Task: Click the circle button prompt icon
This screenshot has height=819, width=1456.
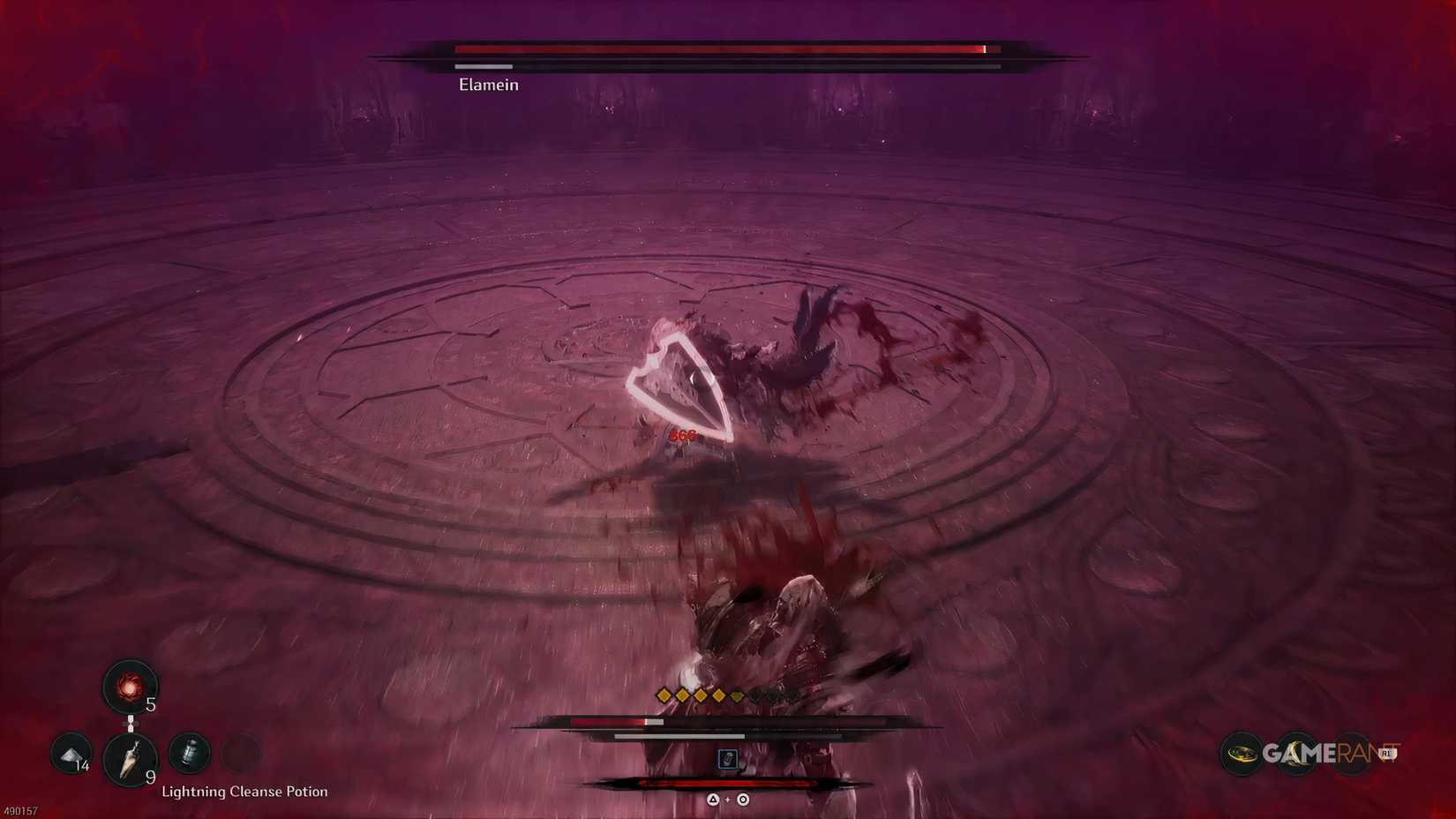Action: point(742,800)
